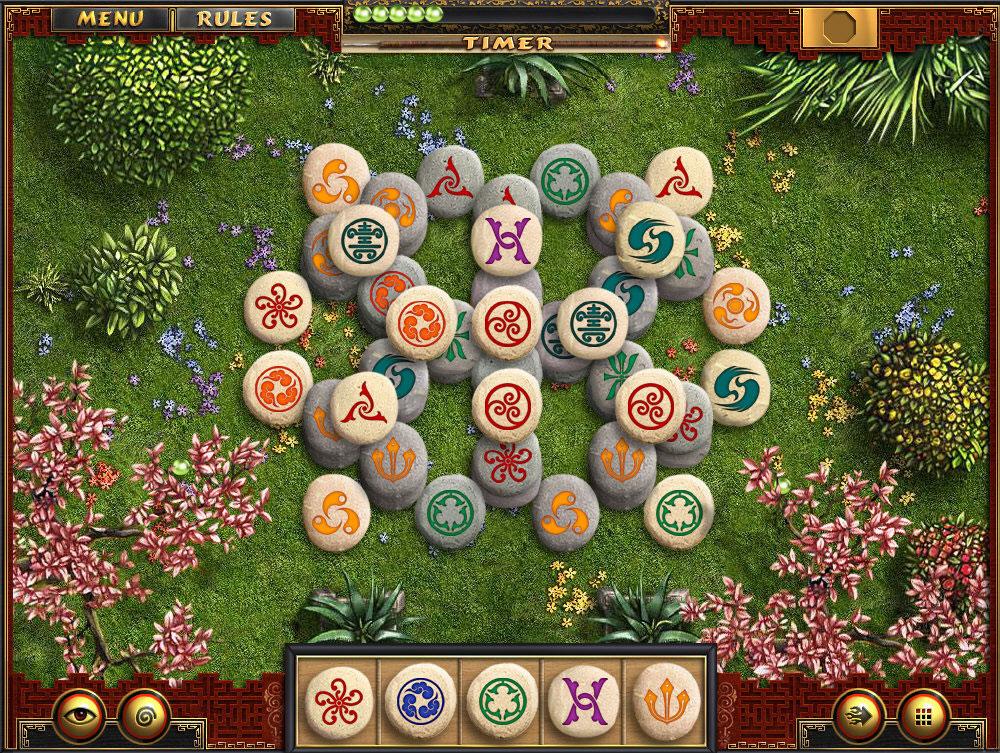This screenshot has height=753, width=1000.
Task: Click the orange trident stone in the tray
Action: pos(661,695)
